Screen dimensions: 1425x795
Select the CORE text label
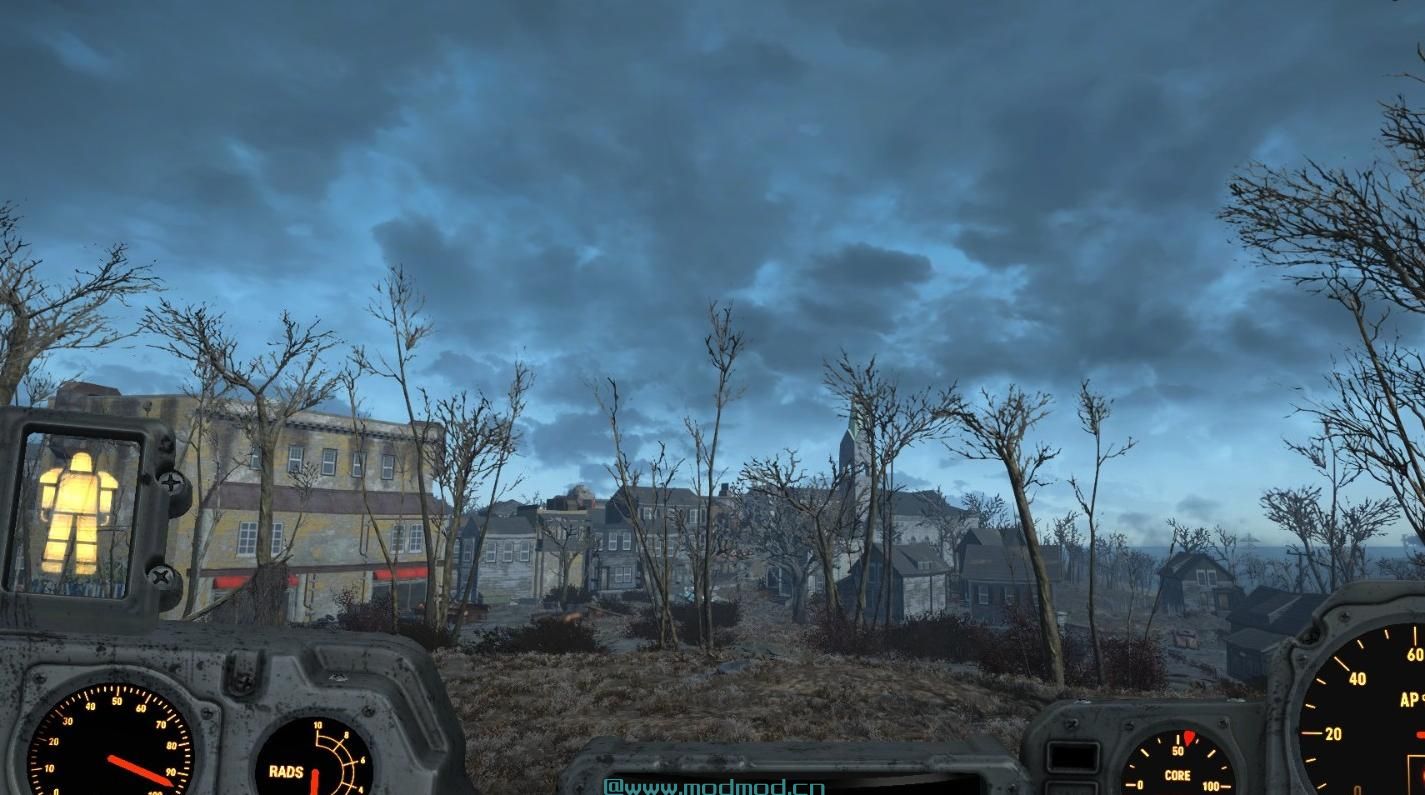1177,774
